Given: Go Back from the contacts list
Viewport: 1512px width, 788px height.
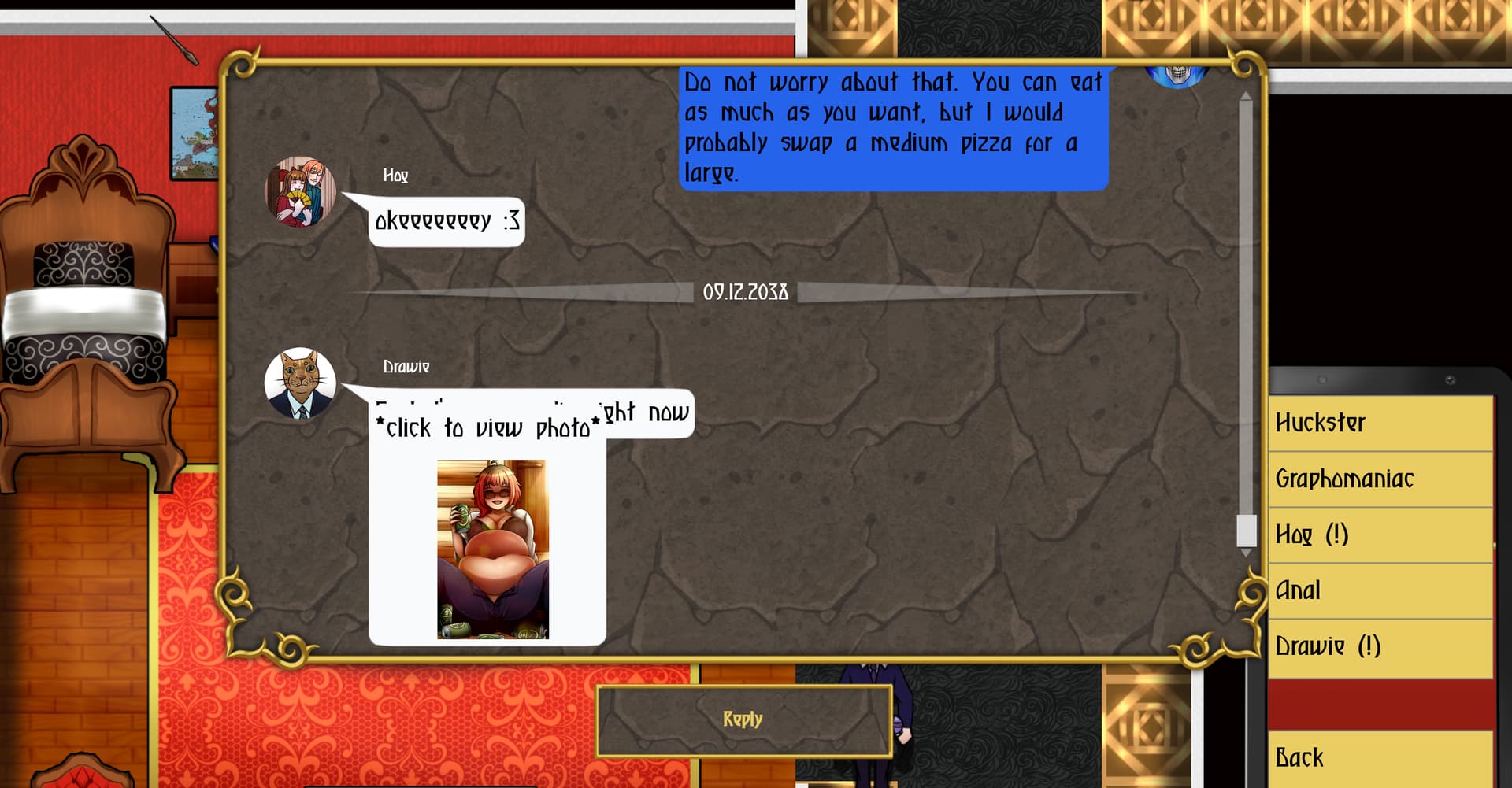Looking at the screenshot, I should coord(1380,758).
